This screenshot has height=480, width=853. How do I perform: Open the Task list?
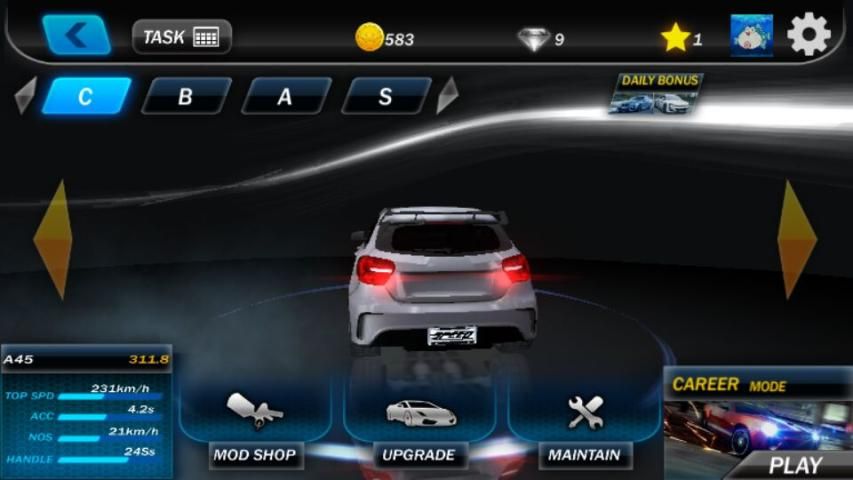point(181,37)
